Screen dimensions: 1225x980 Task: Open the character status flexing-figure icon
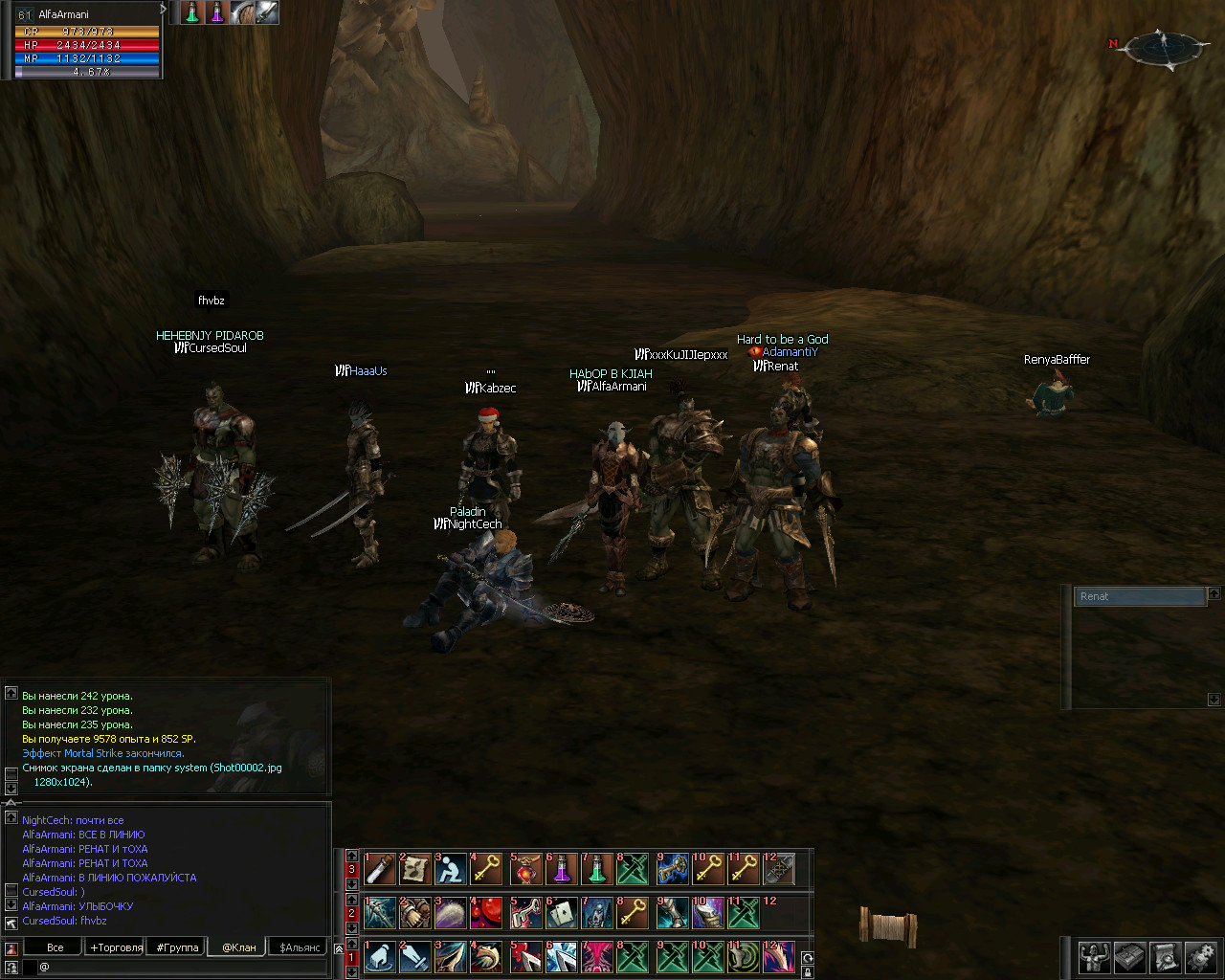coord(1094,956)
